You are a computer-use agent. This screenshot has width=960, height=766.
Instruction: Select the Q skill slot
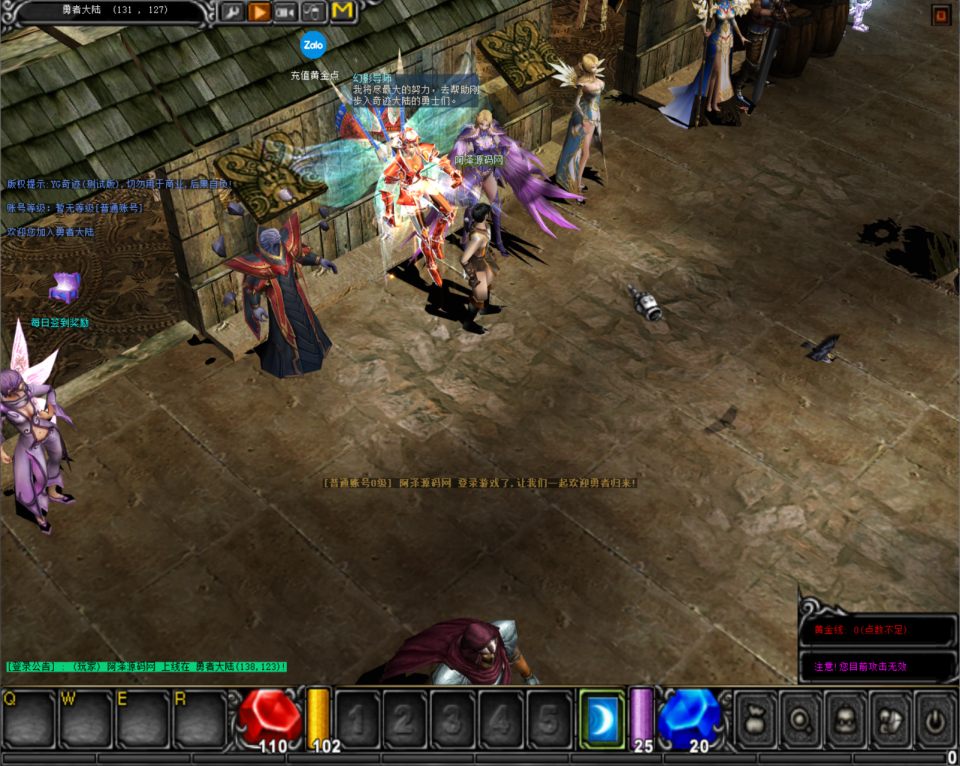click(x=28, y=719)
